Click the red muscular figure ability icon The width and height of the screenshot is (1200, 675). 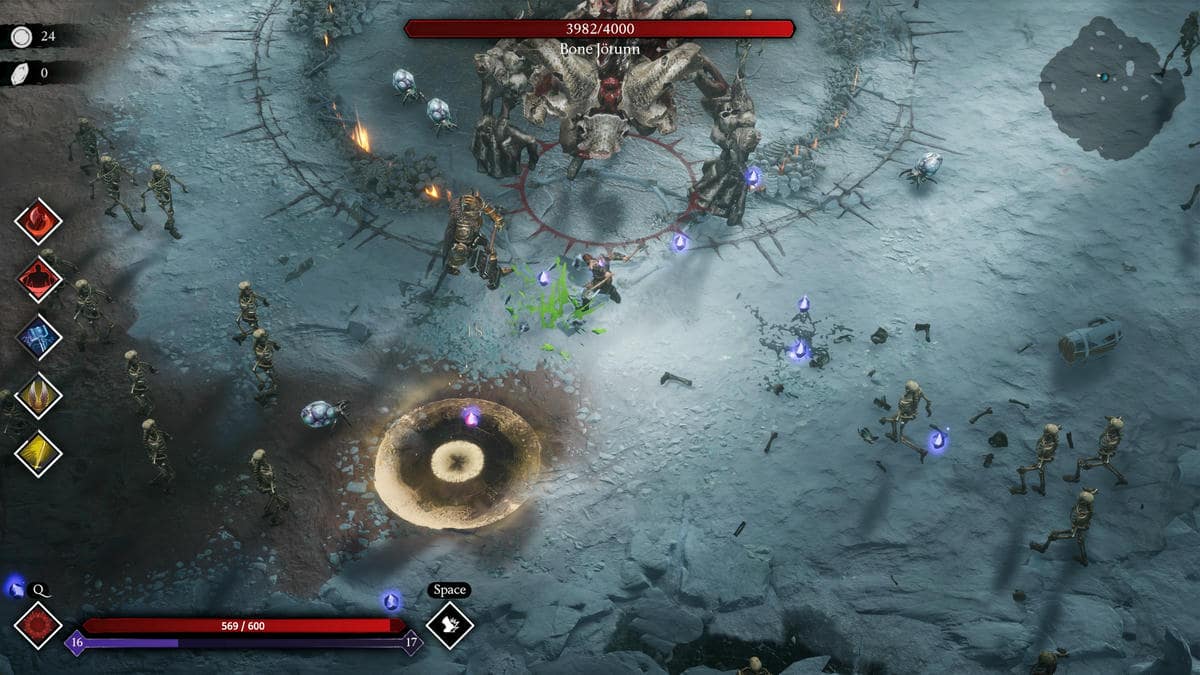[x=39, y=279]
